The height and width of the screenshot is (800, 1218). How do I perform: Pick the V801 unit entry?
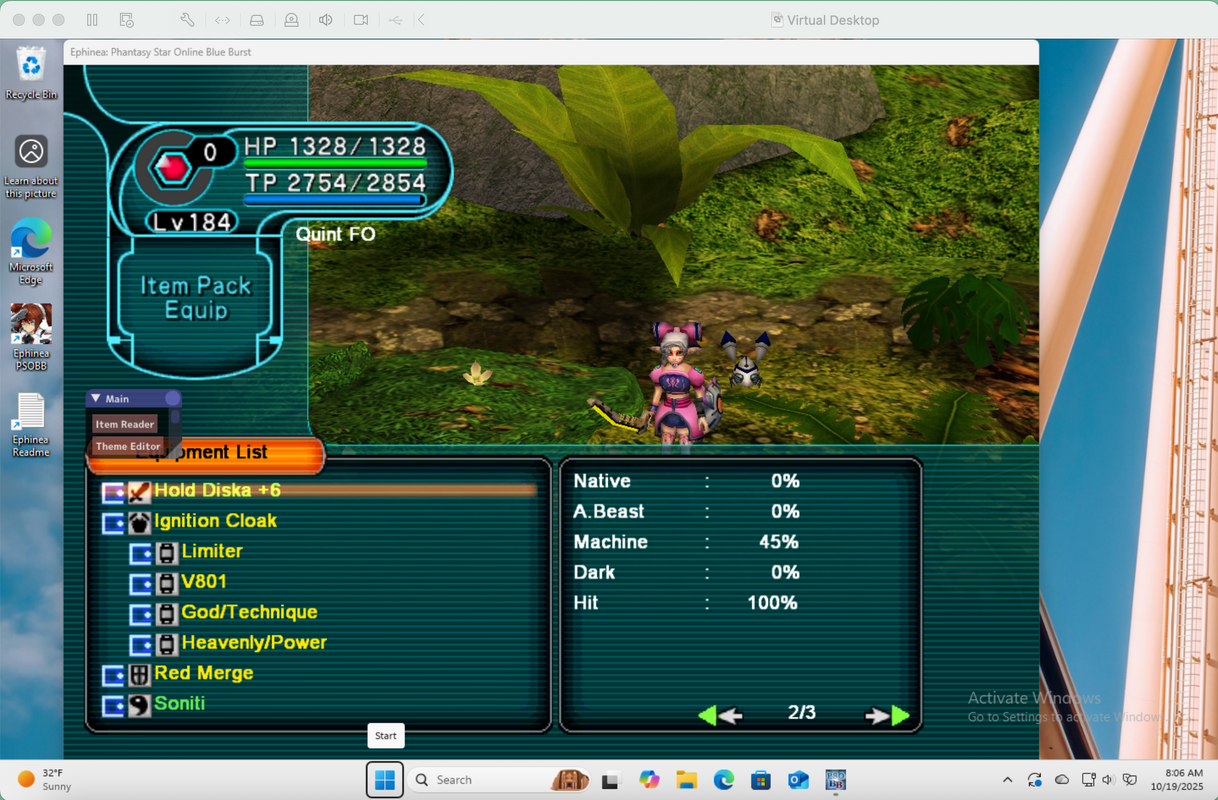pyautogui.click(x=204, y=582)
